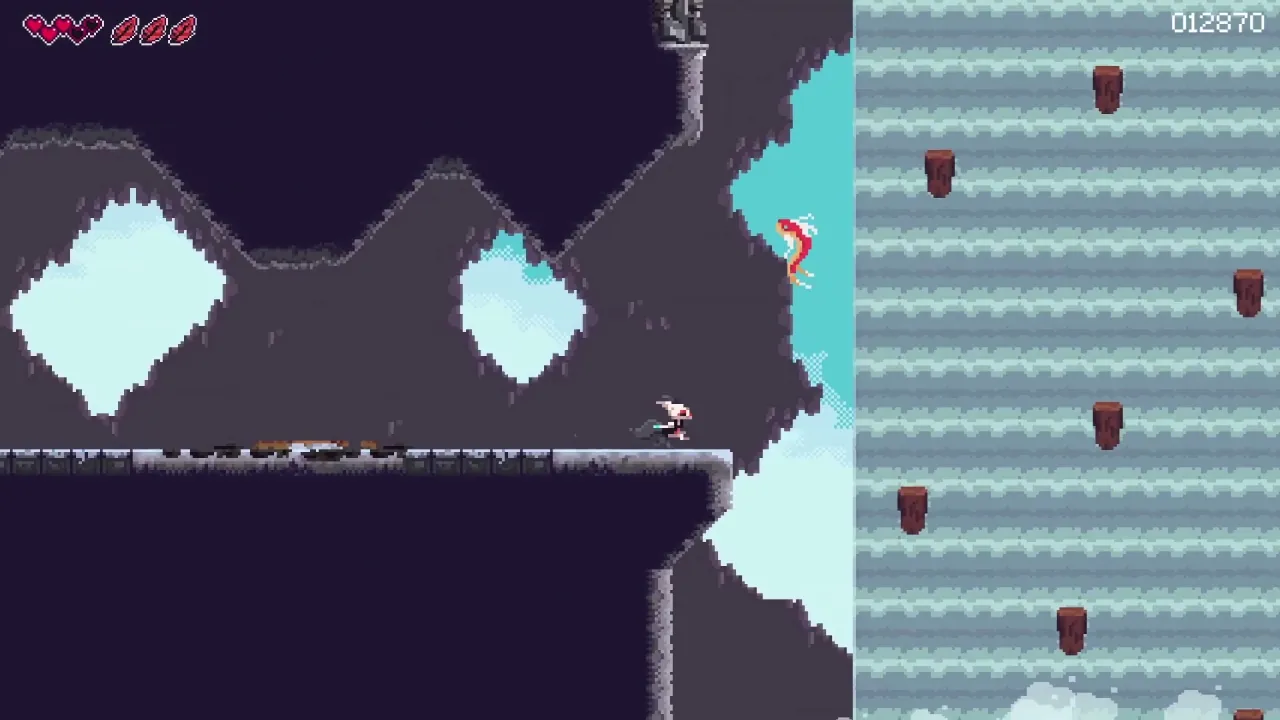Click the fallen brown log on the platform
Screen dimensions: 1280x720
point(300,440)
